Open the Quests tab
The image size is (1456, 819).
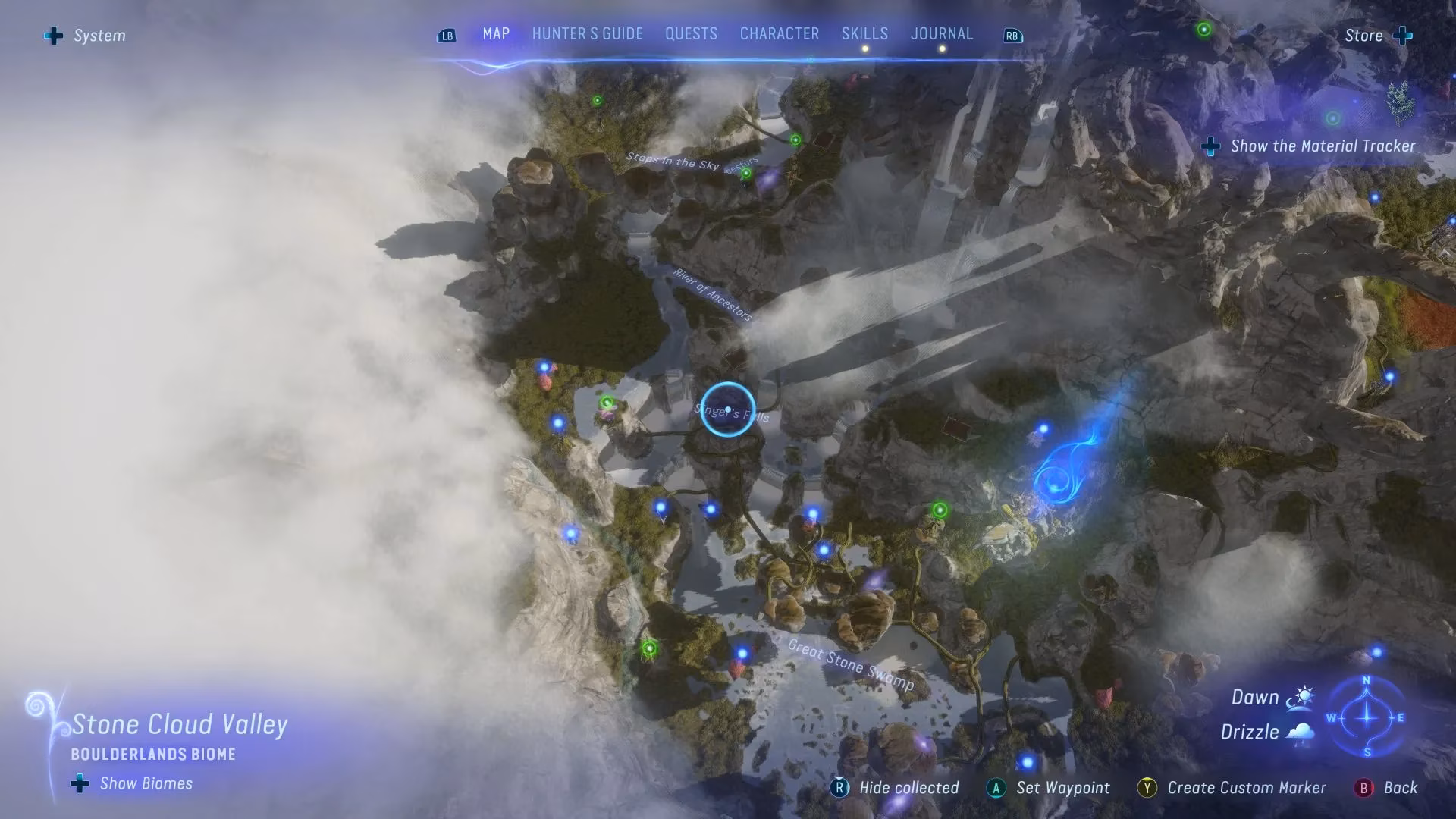point(691,34)
